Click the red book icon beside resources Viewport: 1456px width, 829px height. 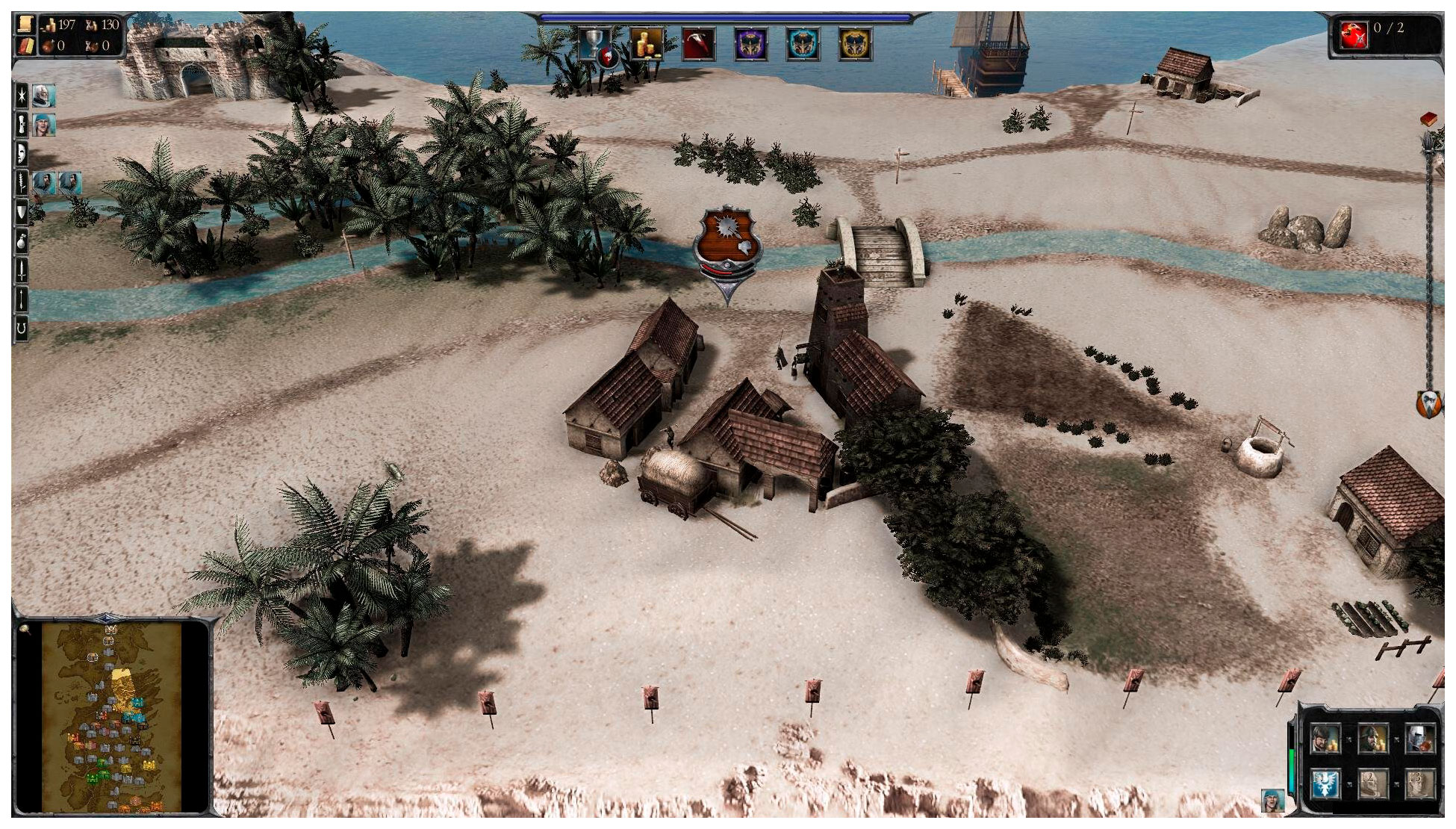click(25, 46)
